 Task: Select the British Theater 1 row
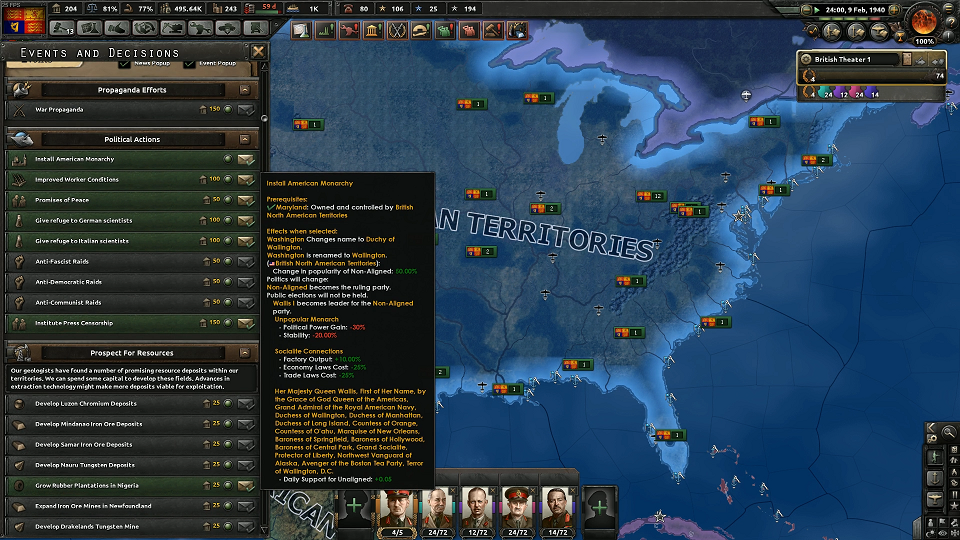pyautogui.click(x=850, y=59)
